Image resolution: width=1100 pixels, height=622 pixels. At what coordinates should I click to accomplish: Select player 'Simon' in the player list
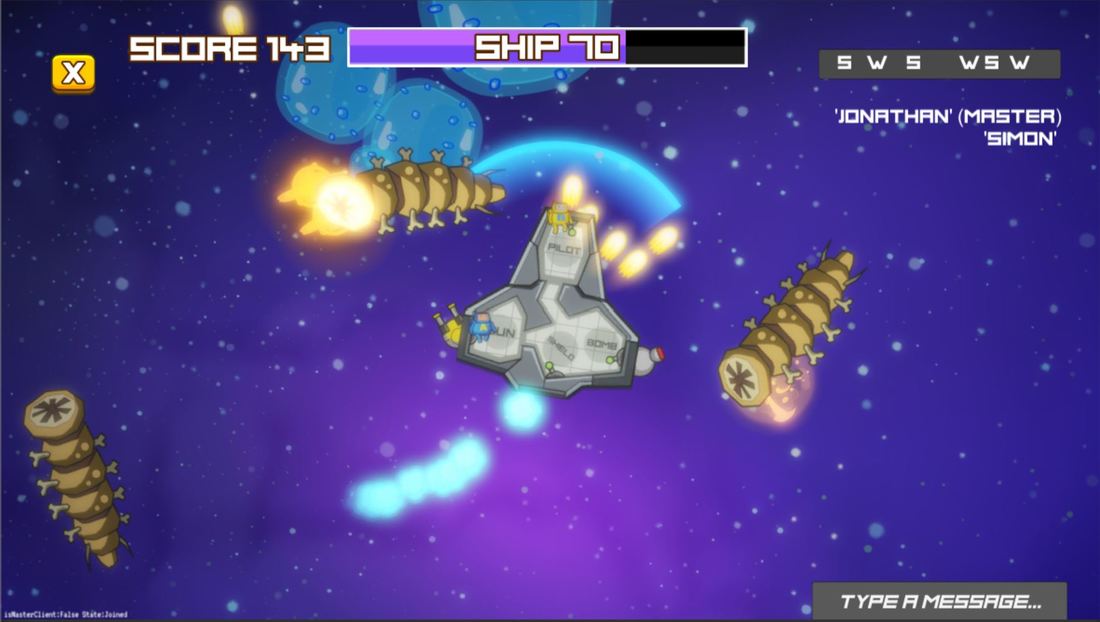[1020, 139]
